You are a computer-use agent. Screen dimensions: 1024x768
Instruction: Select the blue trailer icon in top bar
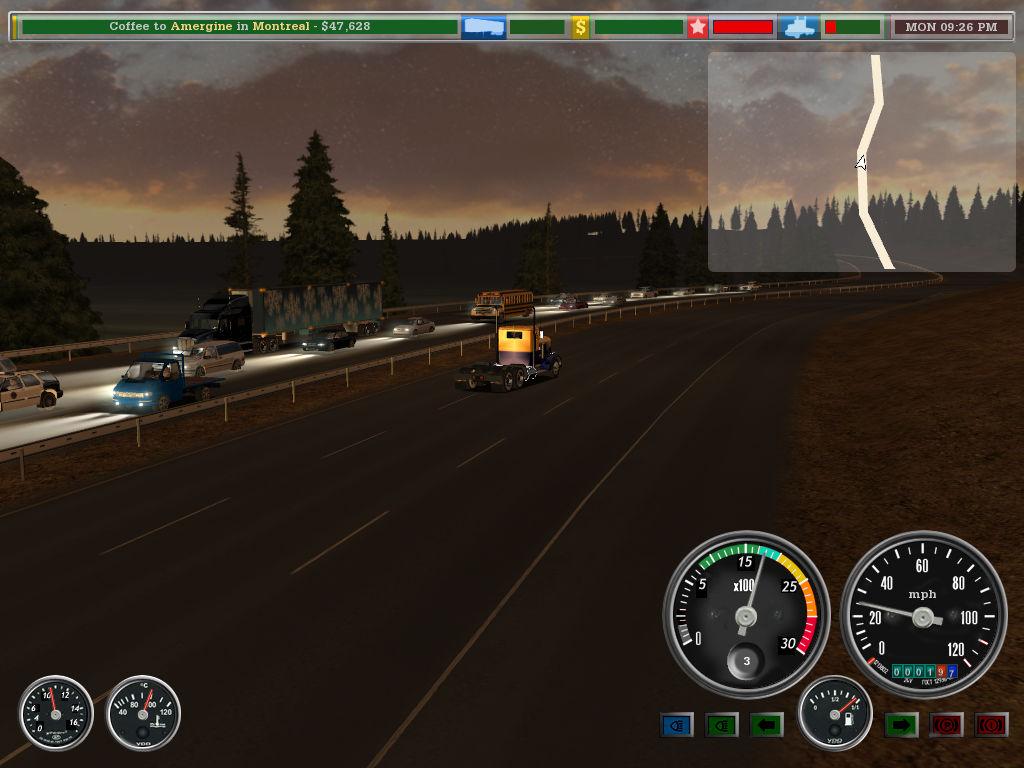click(x=482, y=27)
